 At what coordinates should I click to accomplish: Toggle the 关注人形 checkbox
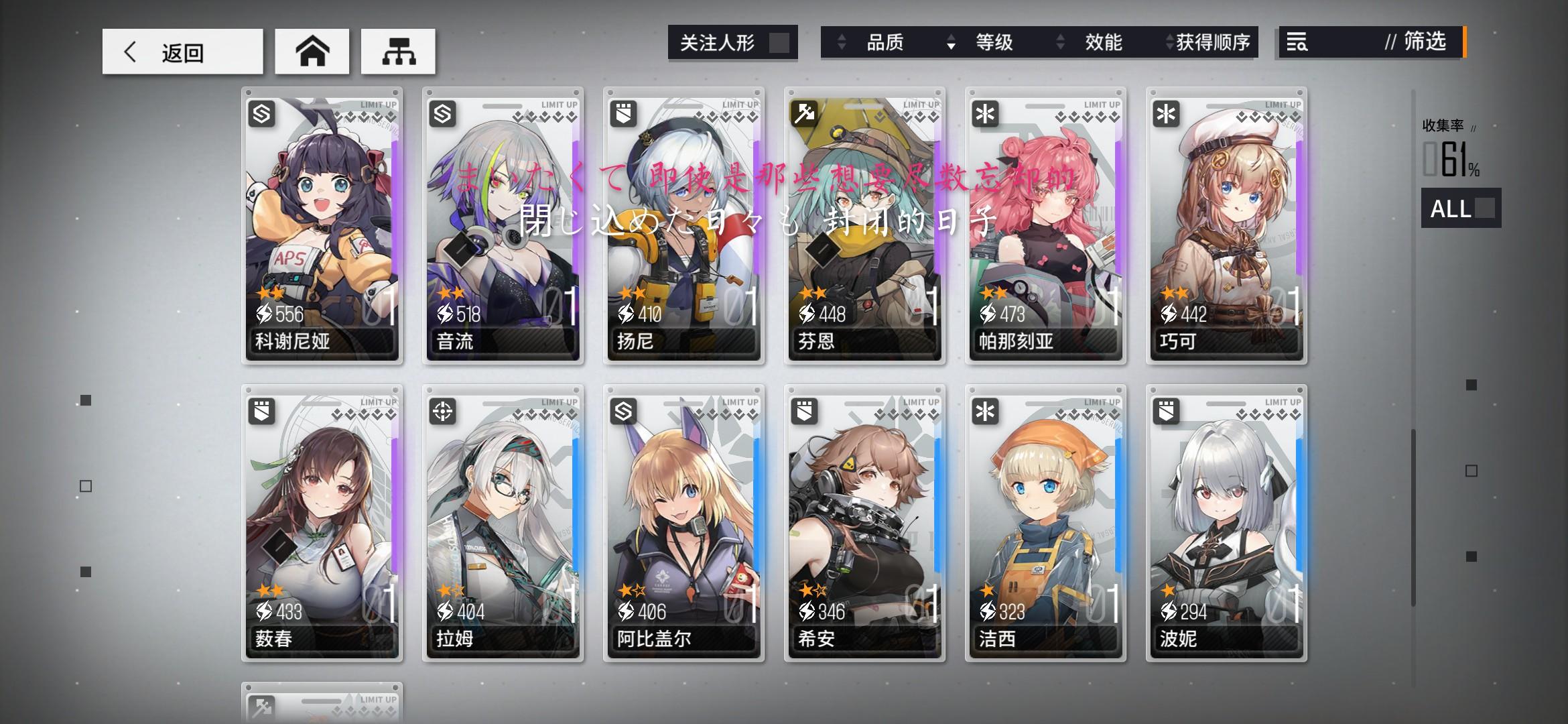pos(779,42)
